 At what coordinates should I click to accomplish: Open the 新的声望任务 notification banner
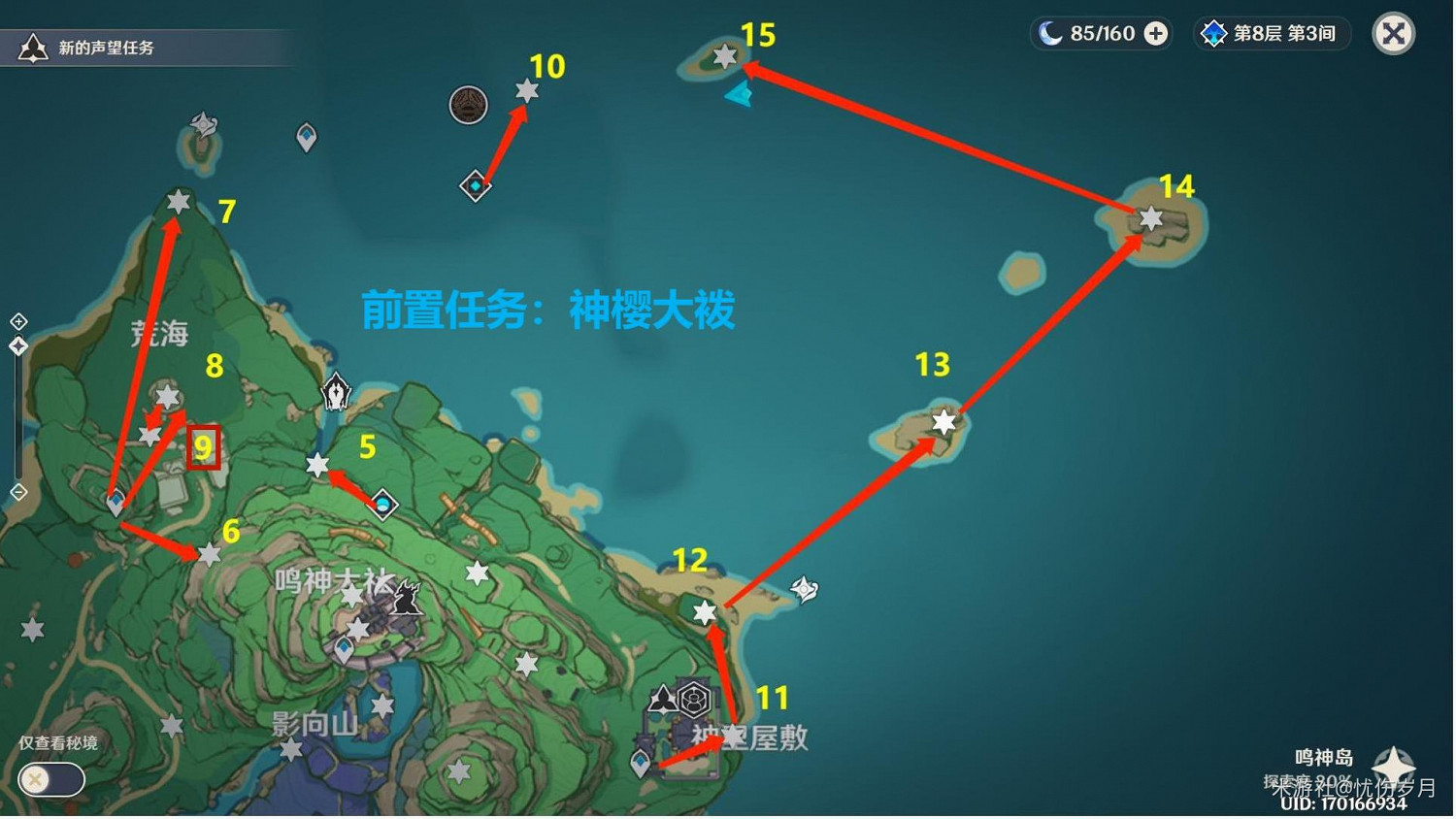146,47
